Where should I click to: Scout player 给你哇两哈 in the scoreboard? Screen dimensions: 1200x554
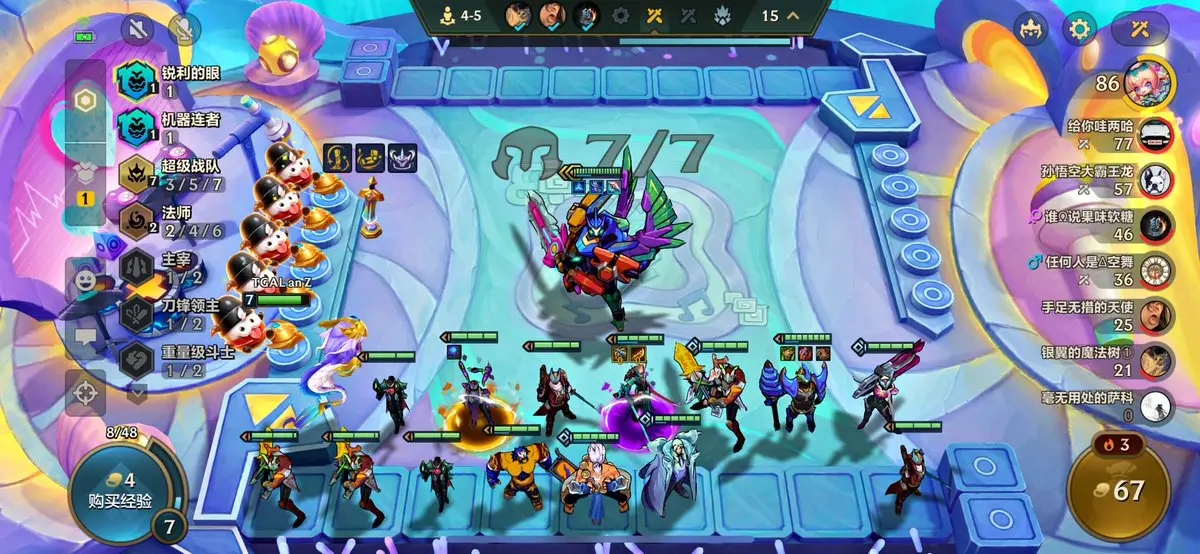[x=1110, y=134]
